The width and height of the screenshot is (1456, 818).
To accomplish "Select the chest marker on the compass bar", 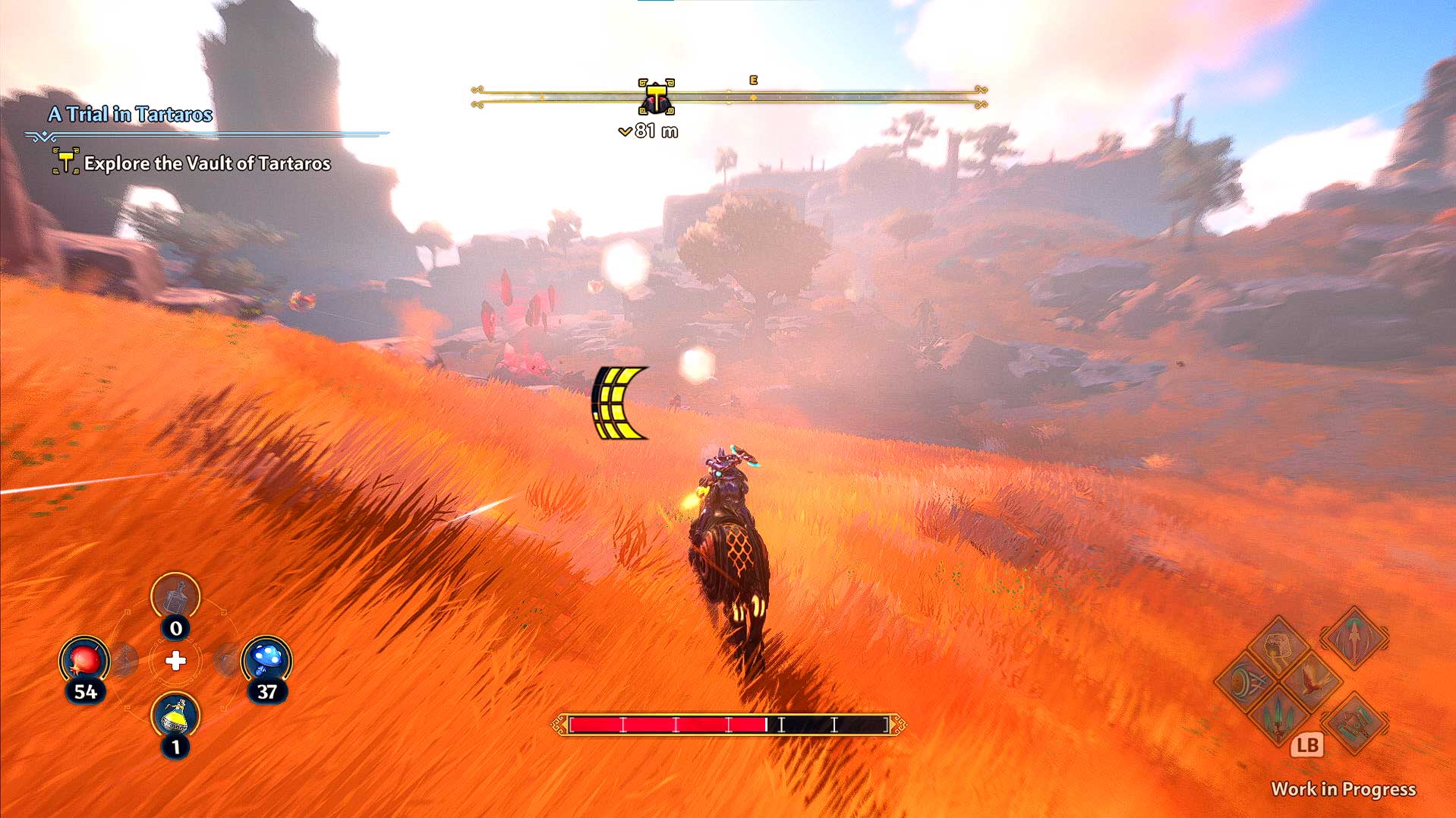I will 654,96.
